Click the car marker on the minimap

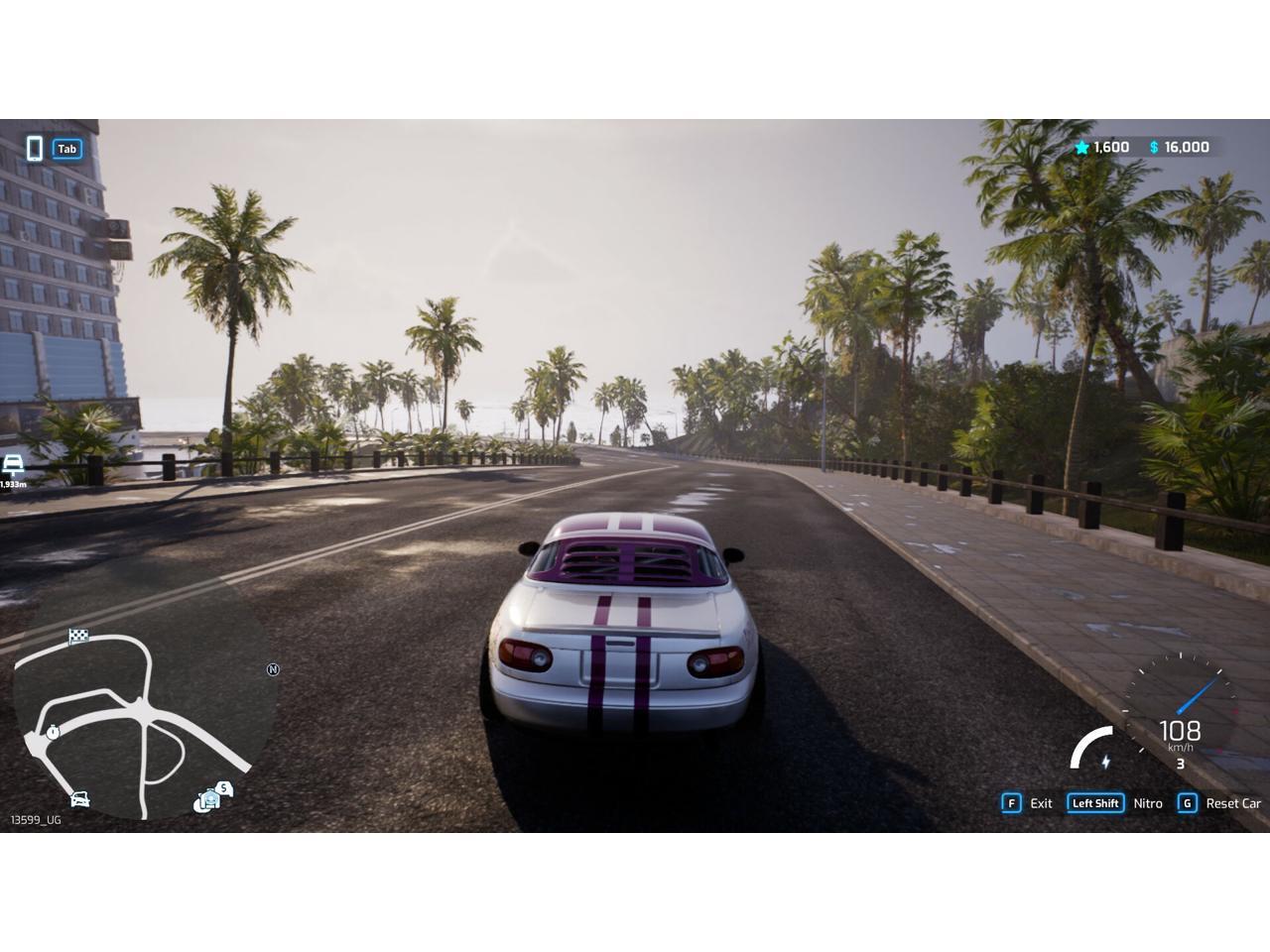pos(80,798)
